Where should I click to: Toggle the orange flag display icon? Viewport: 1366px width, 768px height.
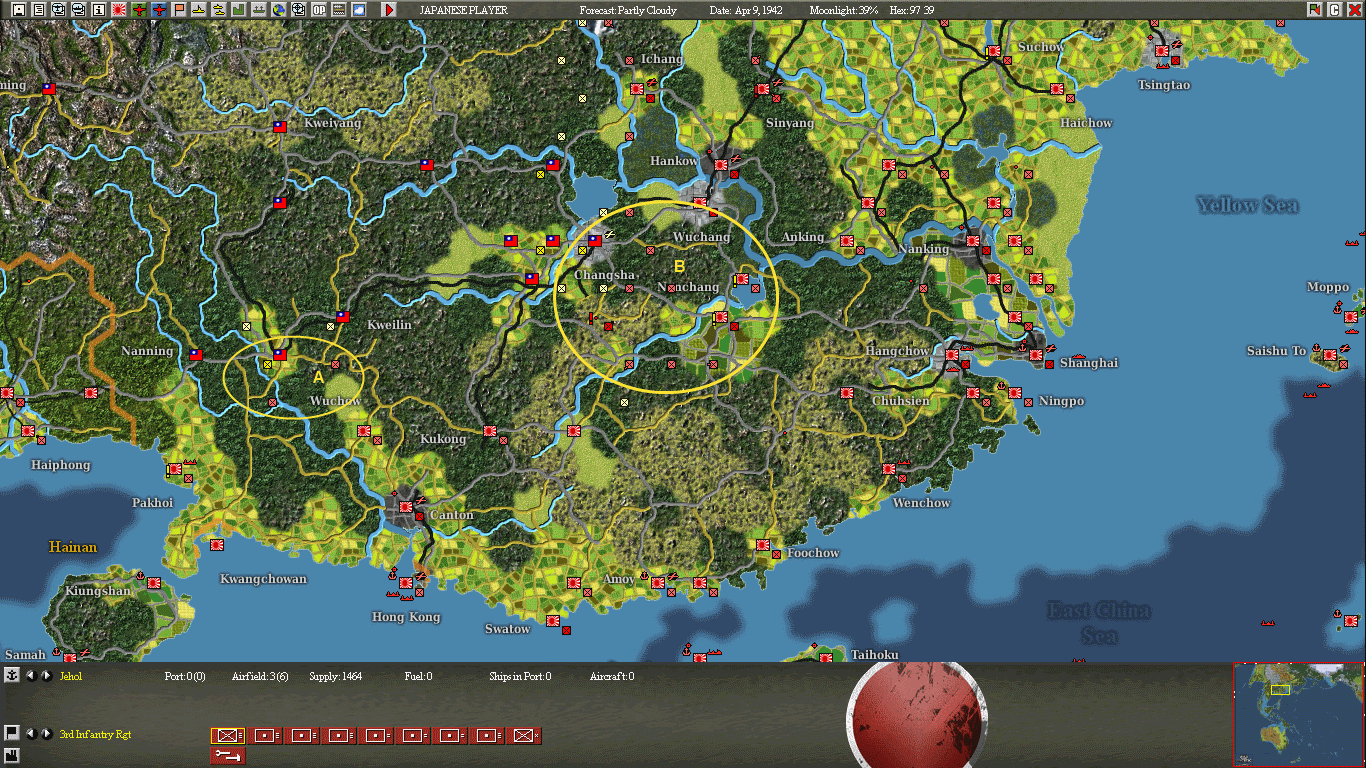tap(178, 10)
